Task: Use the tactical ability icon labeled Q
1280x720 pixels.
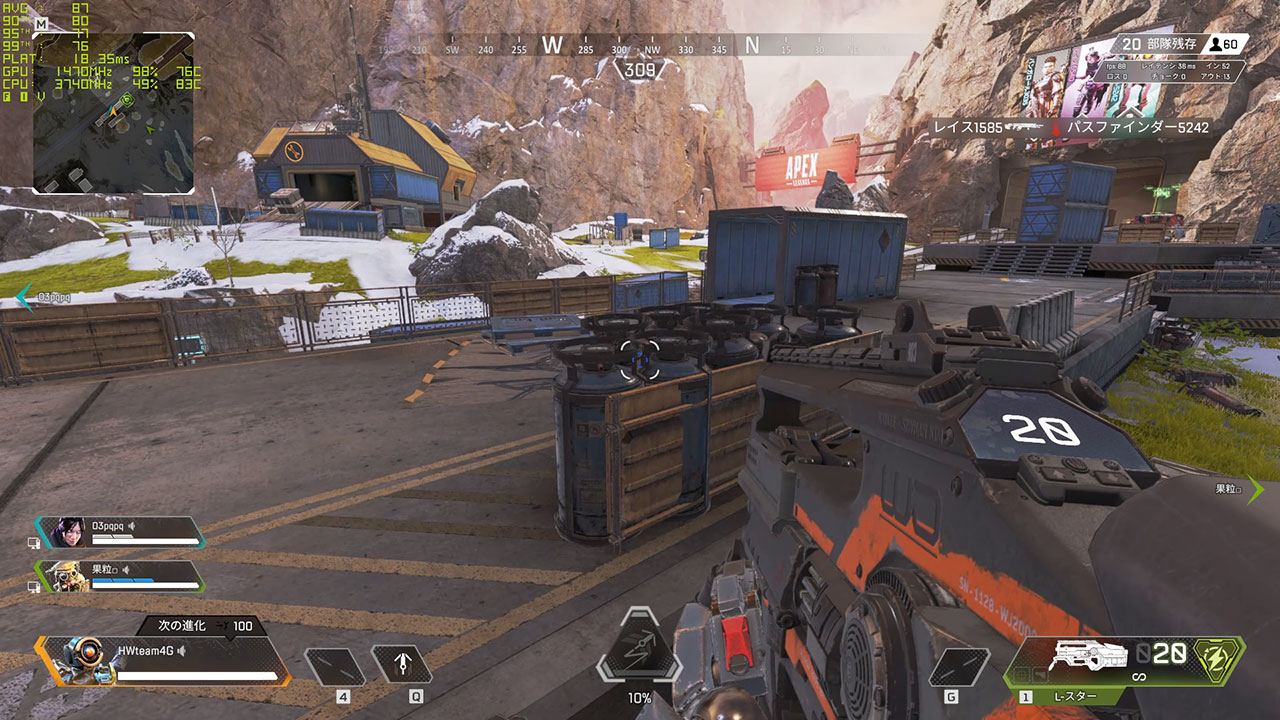Action: tap(401, 665)
